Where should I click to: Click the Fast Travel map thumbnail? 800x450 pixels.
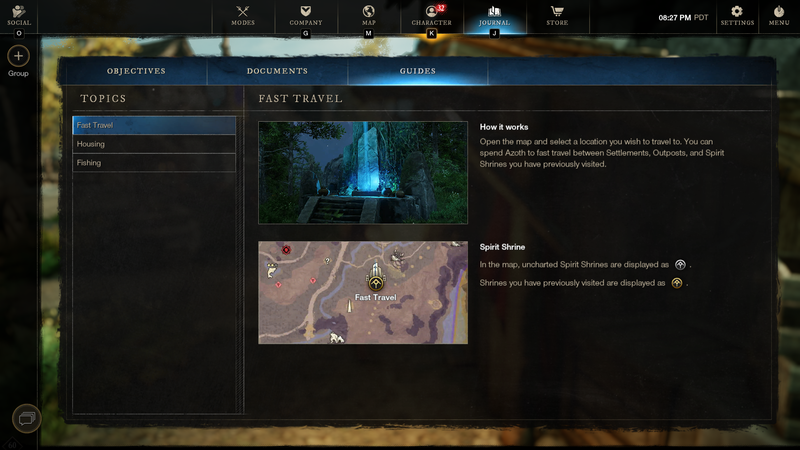pyautogui.click(x=362, y=292)
